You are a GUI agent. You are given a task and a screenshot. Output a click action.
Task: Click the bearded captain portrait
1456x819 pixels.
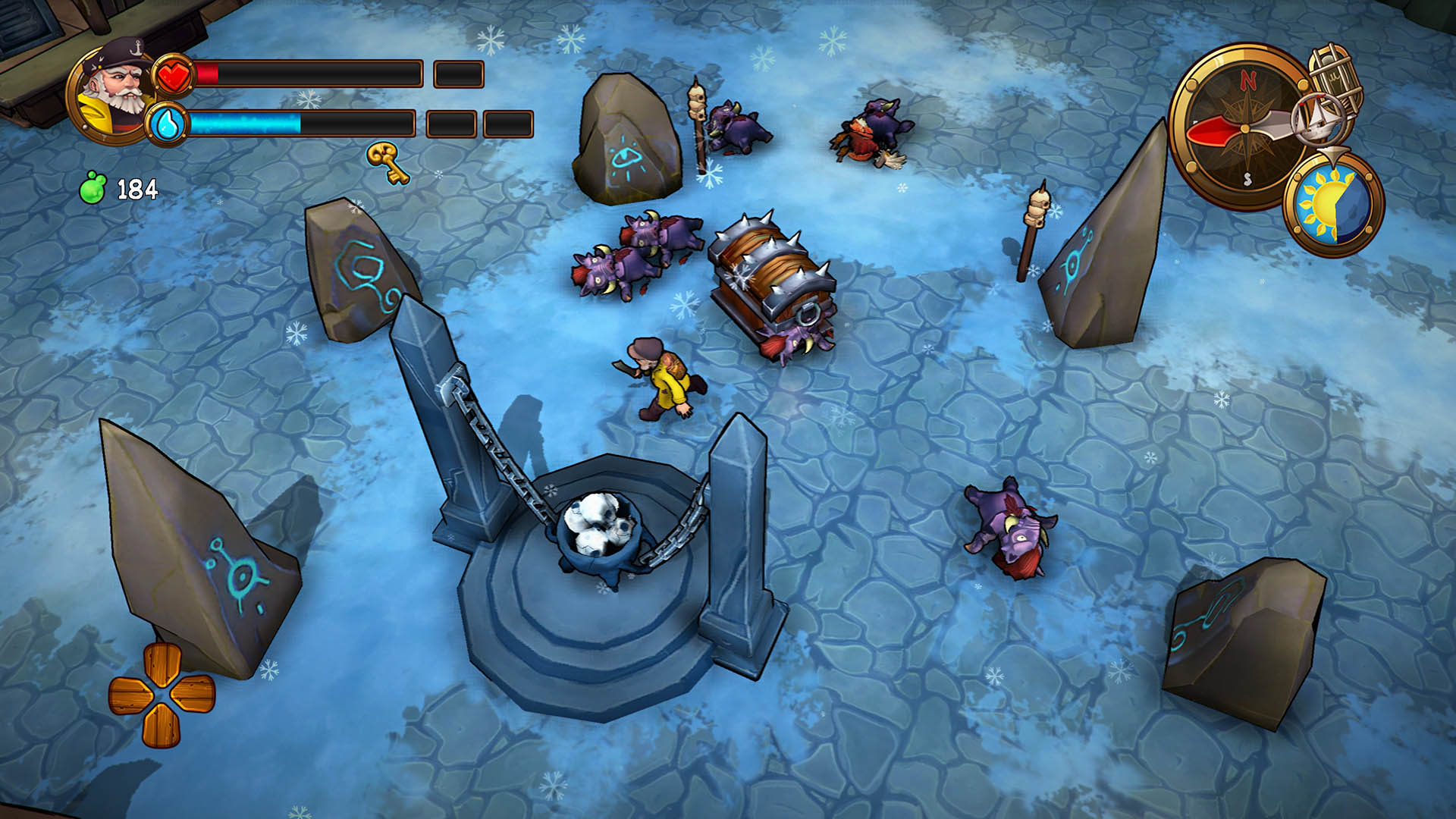112,93
